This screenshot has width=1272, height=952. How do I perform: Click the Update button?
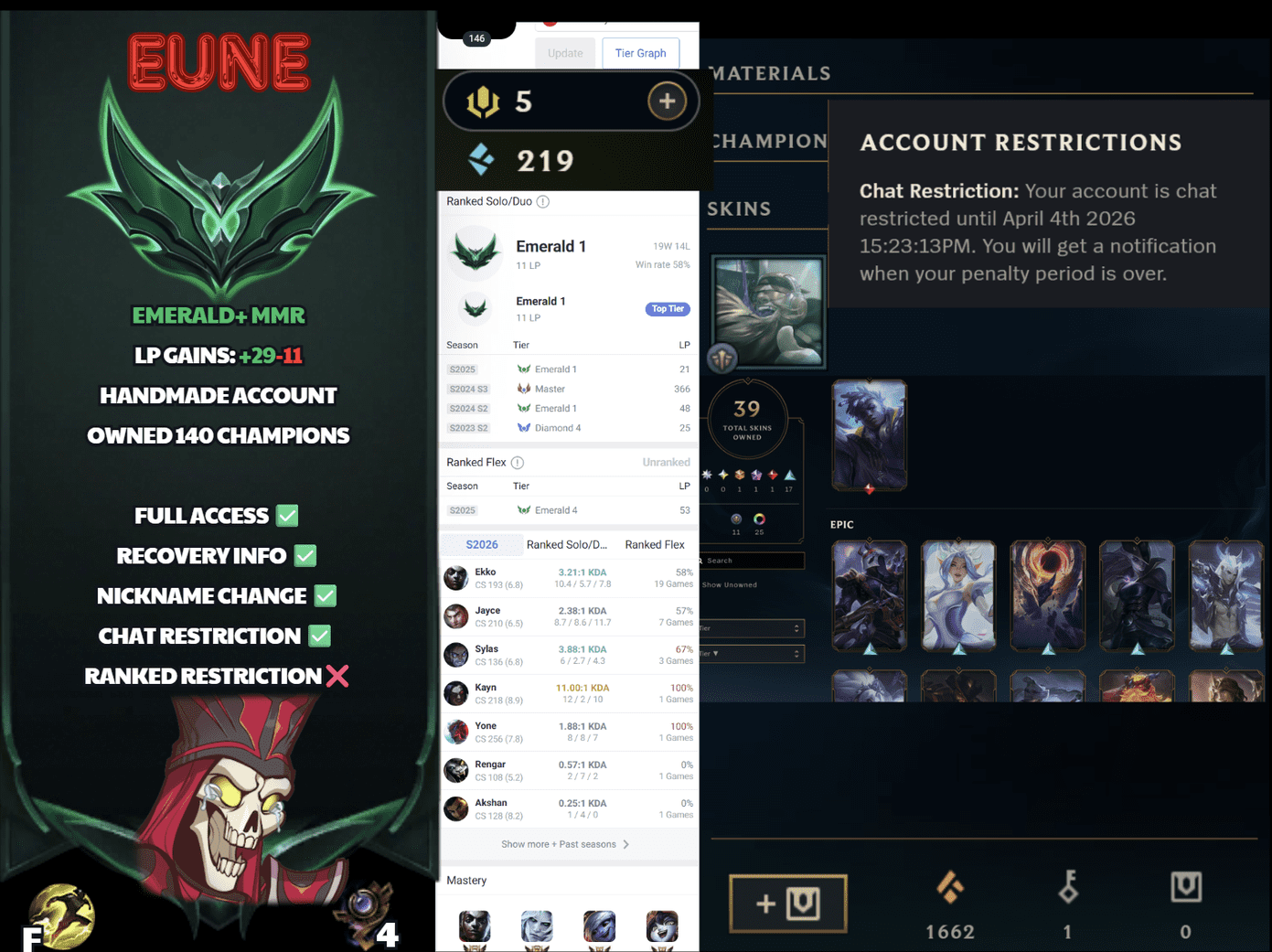[x=564, y=52]
